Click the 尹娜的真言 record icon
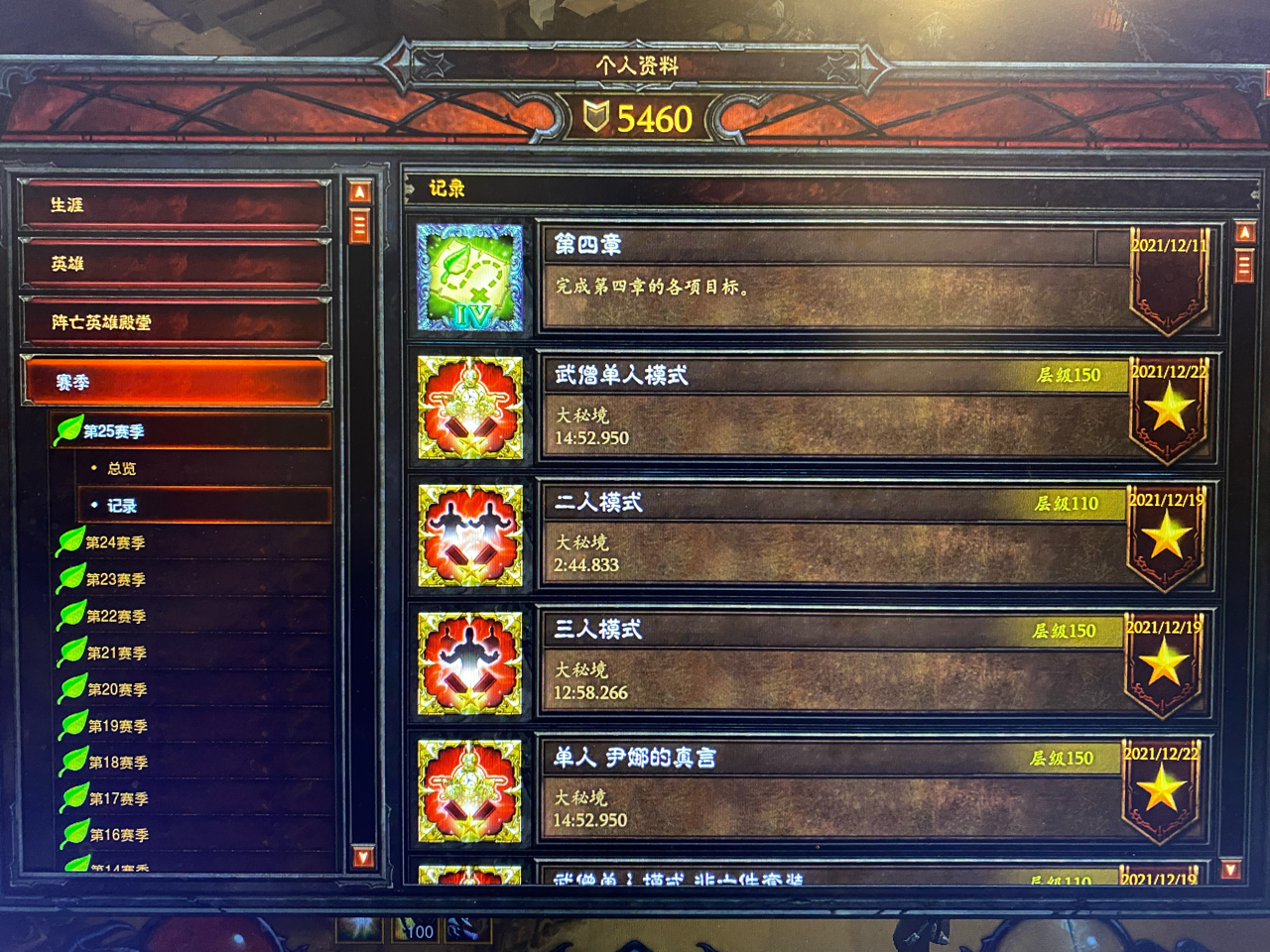The image size is (1270, 952). 469,791
